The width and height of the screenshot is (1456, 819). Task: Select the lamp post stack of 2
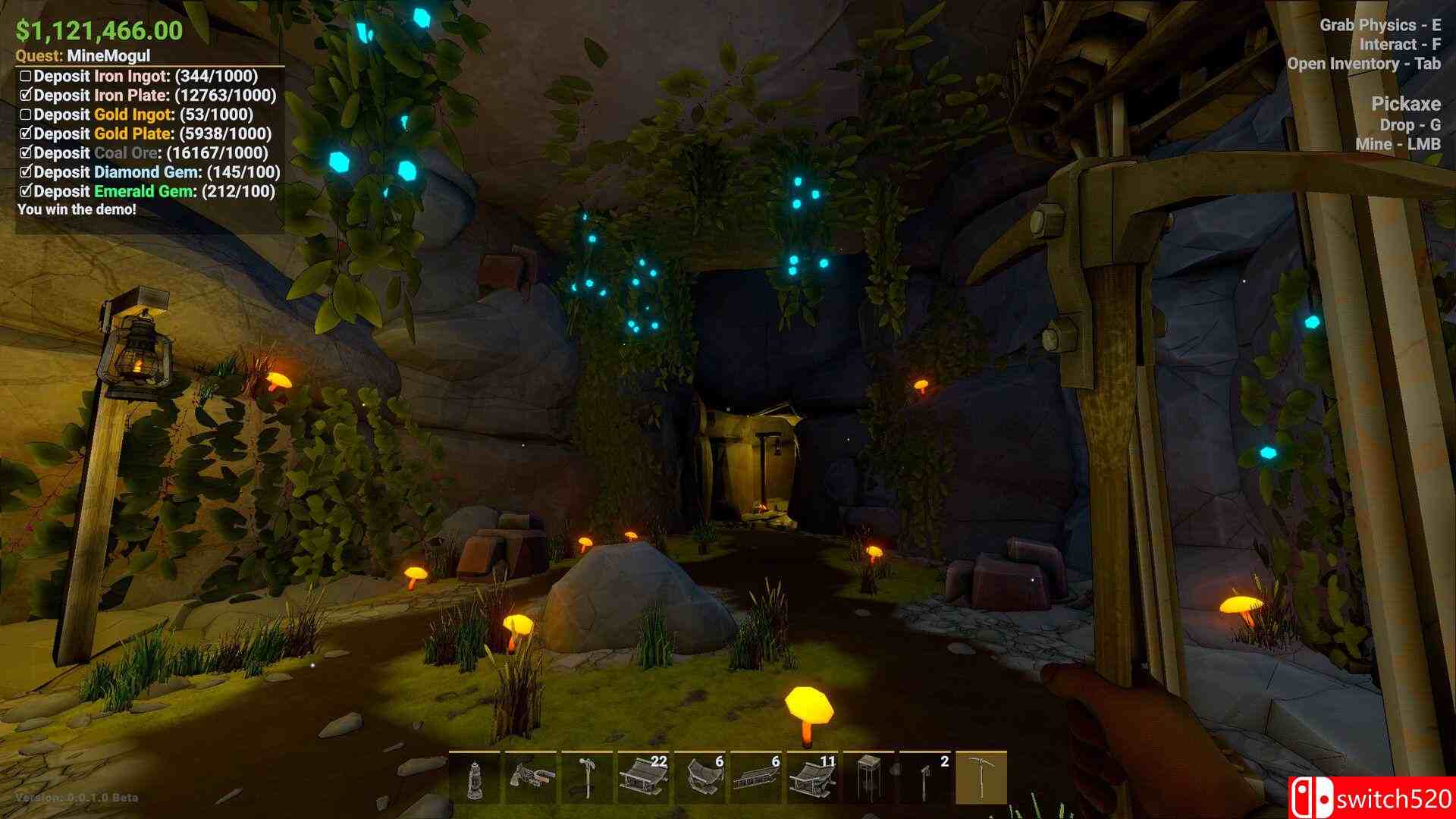coord(924,777)
